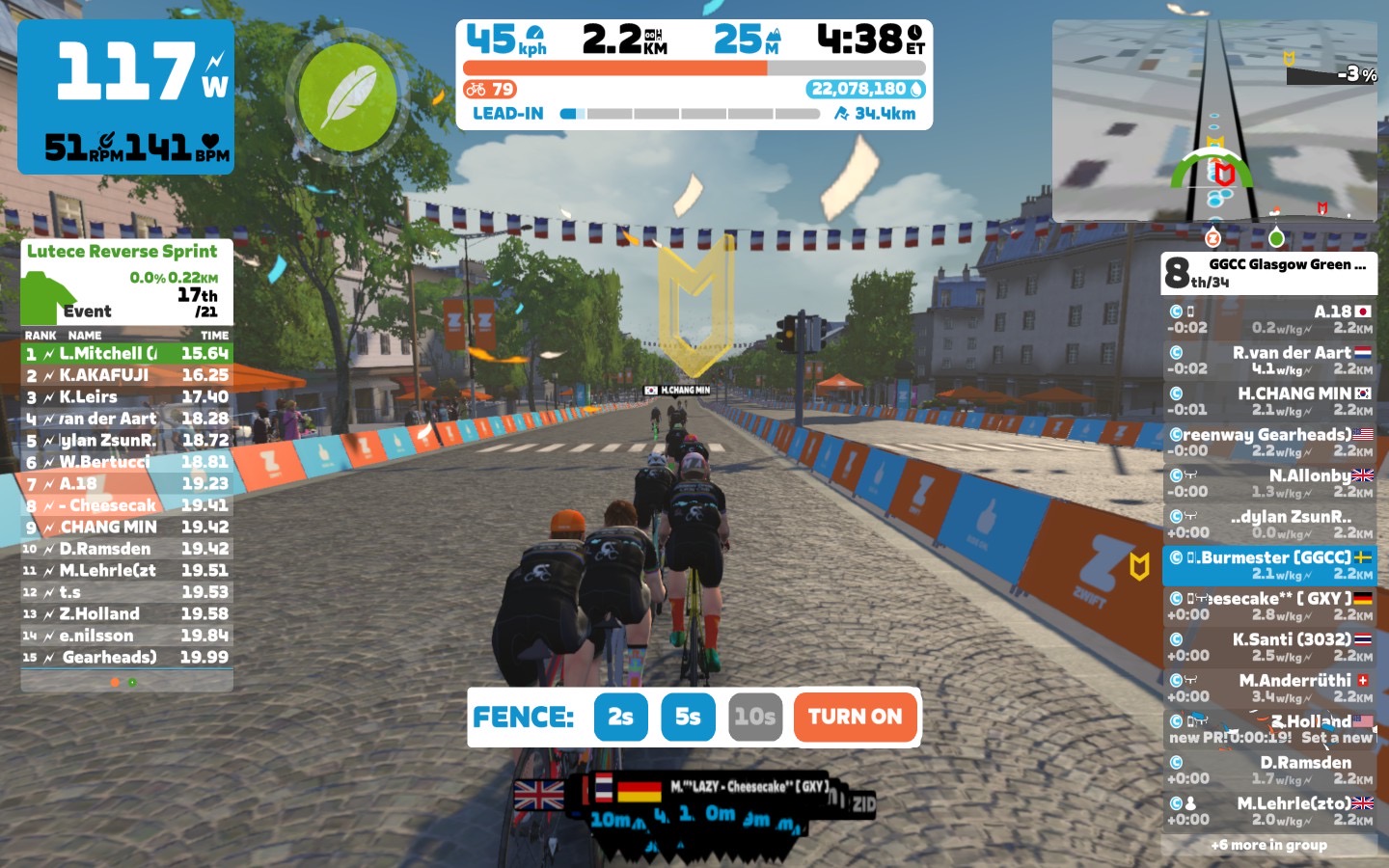Select D.Ramsden in the nearby riders list
Screen dimensions: 1389x868
click(1269, 770)
